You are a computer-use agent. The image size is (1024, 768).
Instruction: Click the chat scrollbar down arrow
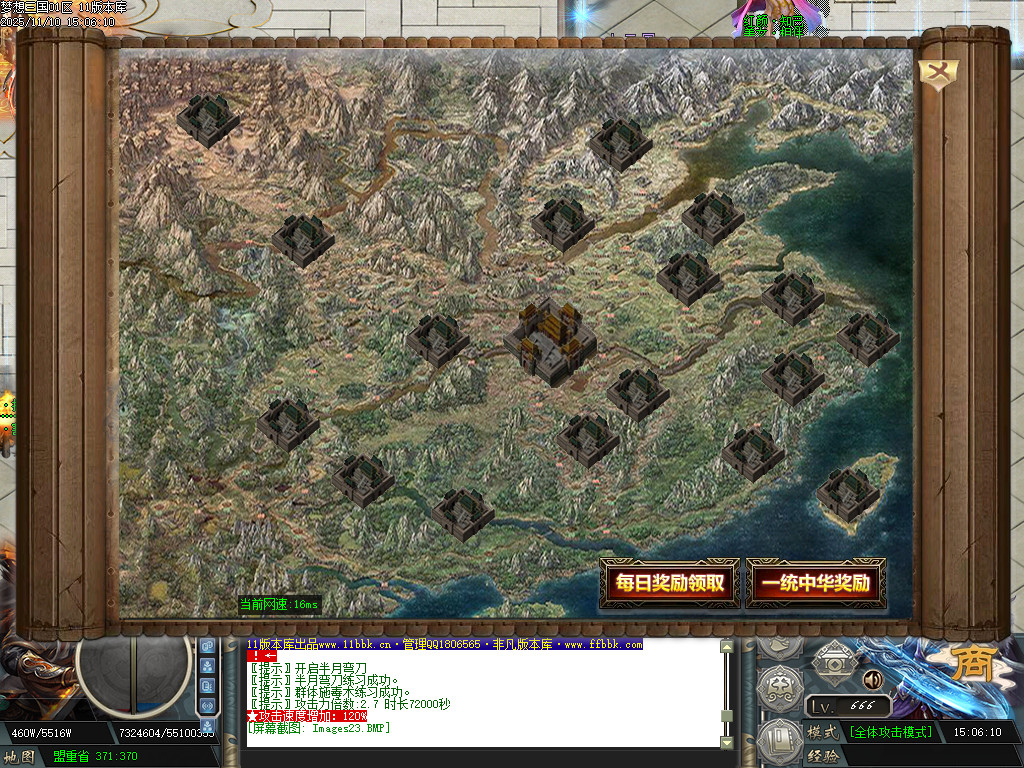[727, 742]
